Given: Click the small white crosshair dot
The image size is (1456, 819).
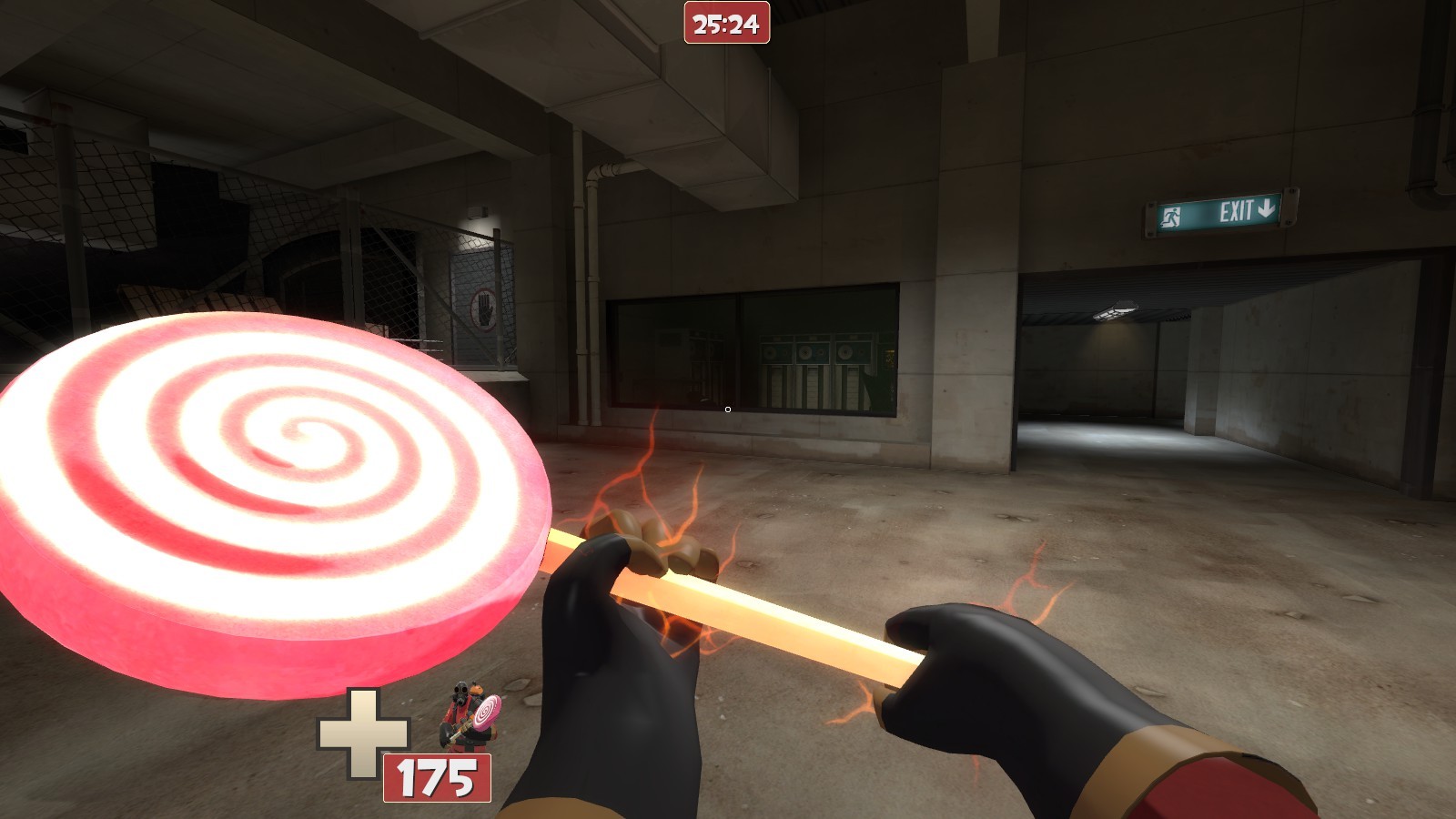Looking at the screenshot, I should [727, 410].
